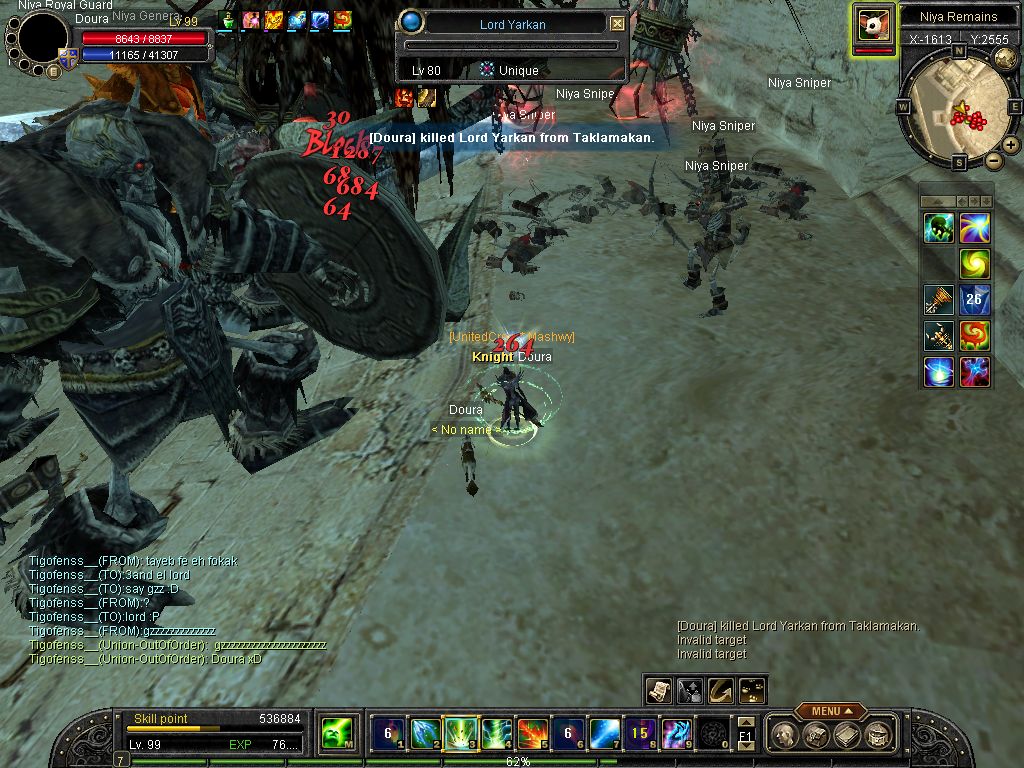Viewport: 1024px width, 768px height.
Task: Use the fire skill in hotbar slot 5
Action: (x=531, y=733)
